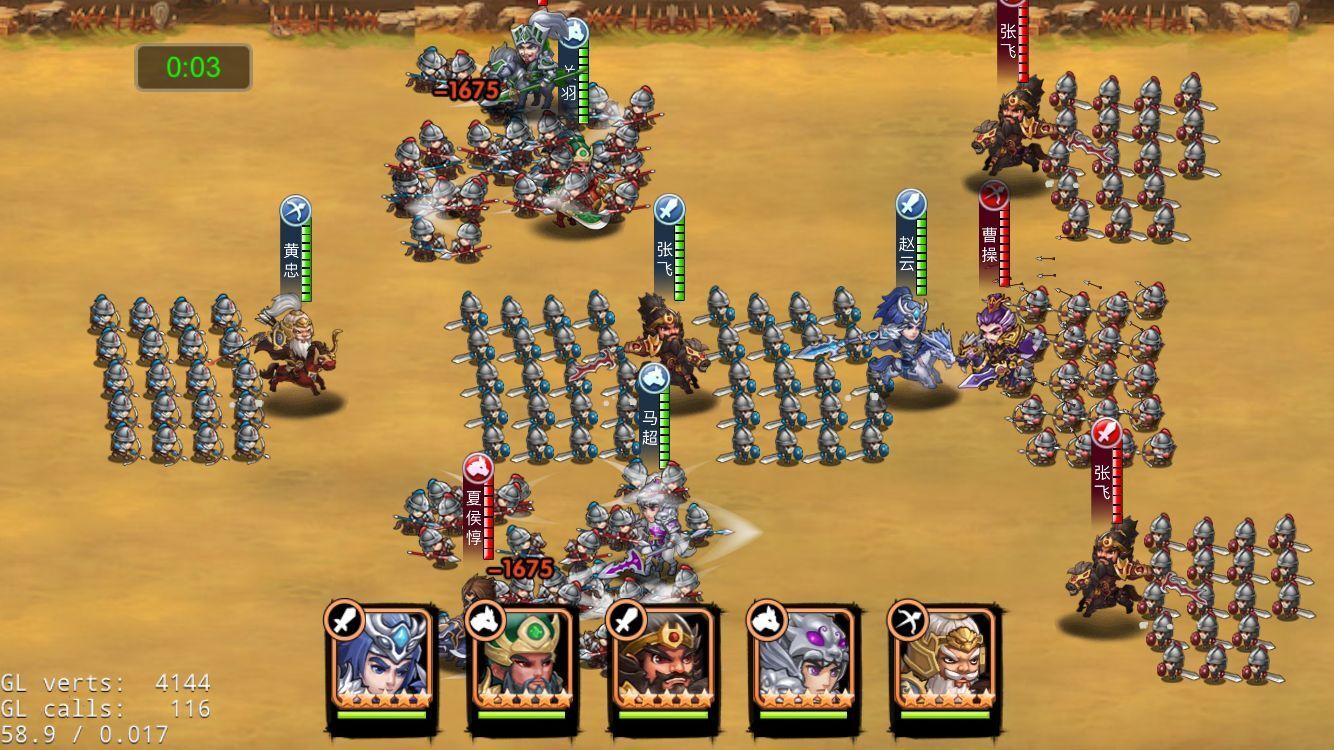Trigger the silver-helmet Ma Chao hero card
Image resolution: width=1334 pixels, height=750 pixels.
point(803,660)
